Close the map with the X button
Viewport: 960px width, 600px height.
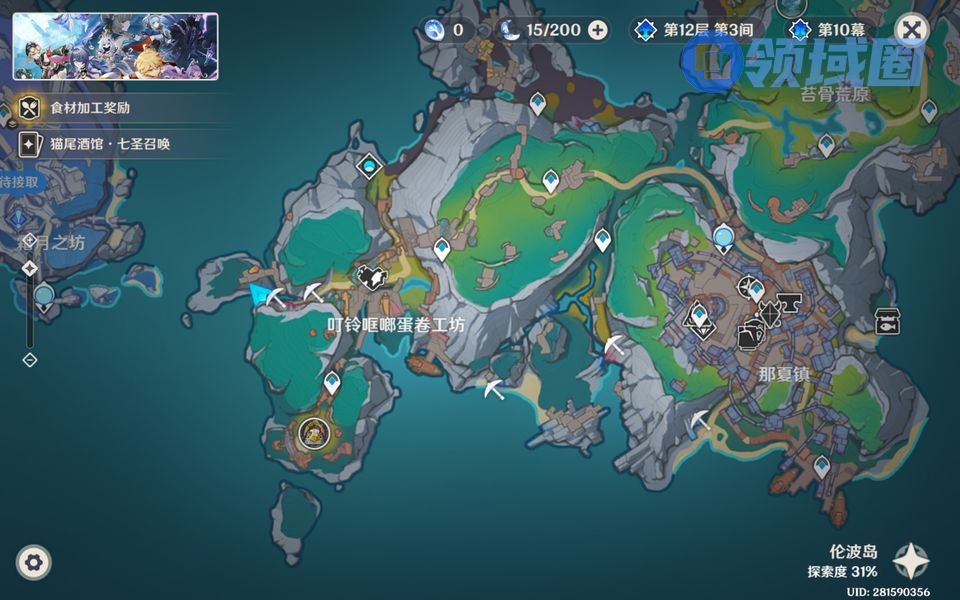point(911,30)
